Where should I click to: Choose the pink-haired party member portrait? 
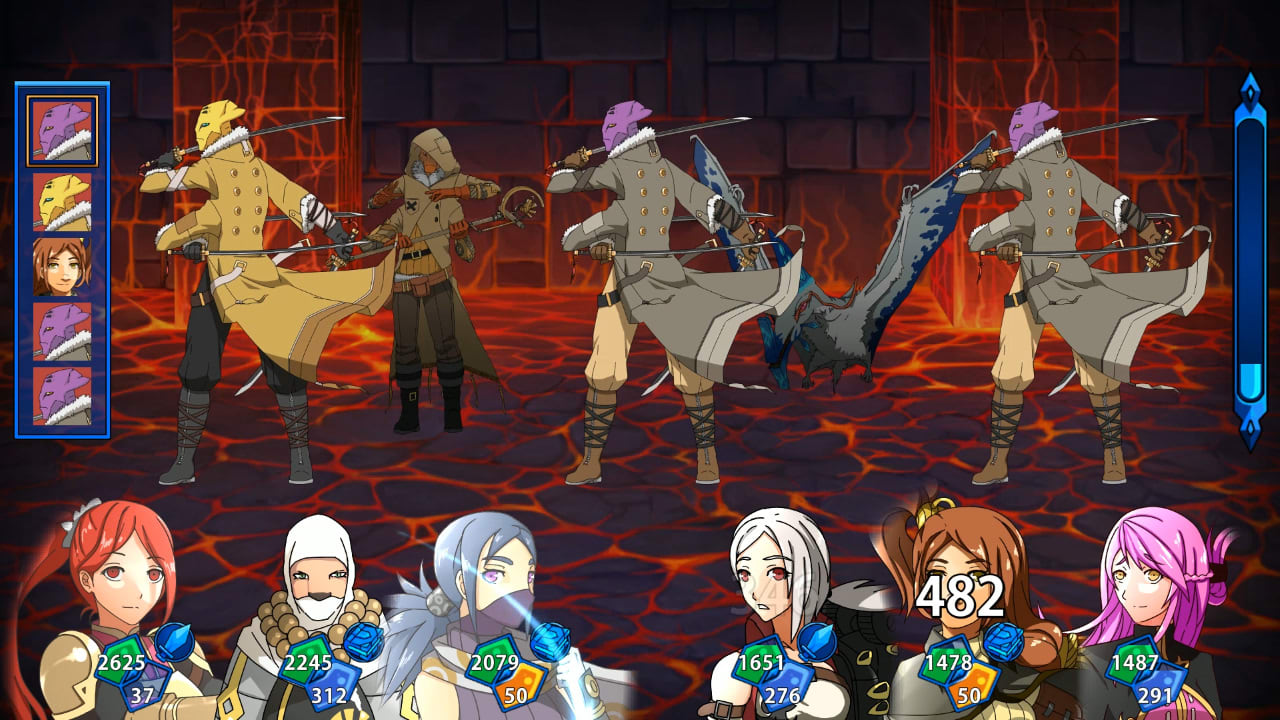[x=1155, y=590]
